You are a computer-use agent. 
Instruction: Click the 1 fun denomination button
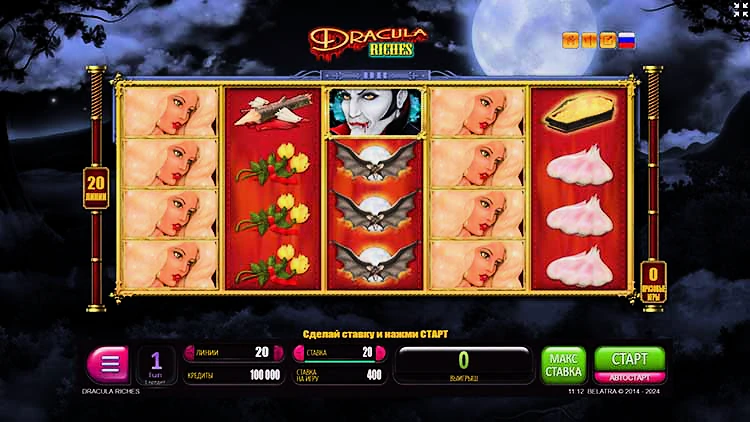coord(156,366)
